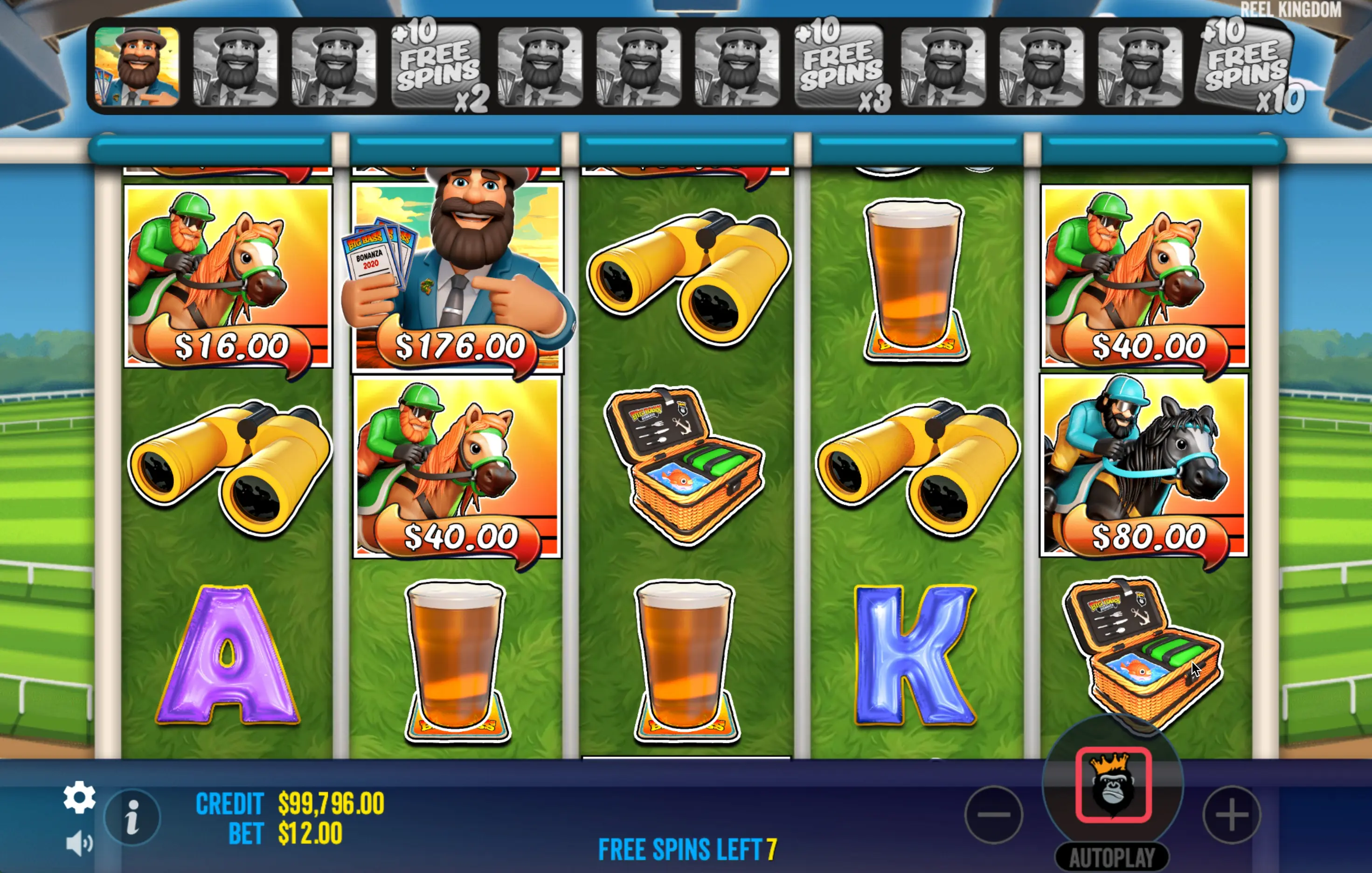This screenshot has height=873, width=1372.
Task: Open the game info panel
Action: tap(132, 817)
